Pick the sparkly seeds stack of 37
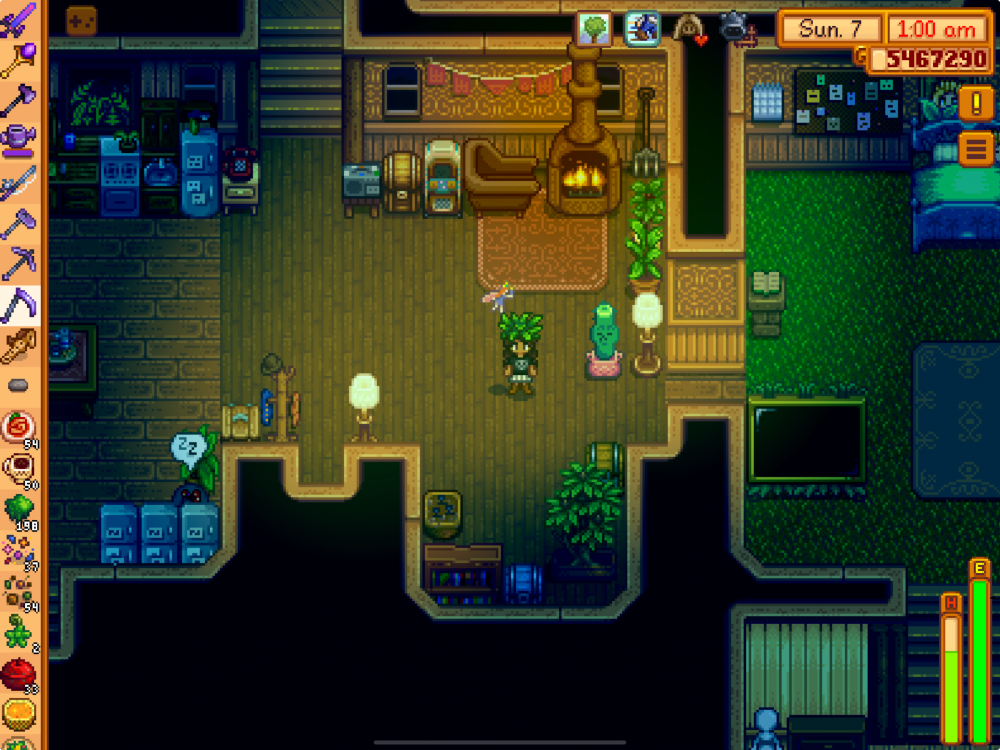The image size is (1000, 750). (x=19, y=550)
